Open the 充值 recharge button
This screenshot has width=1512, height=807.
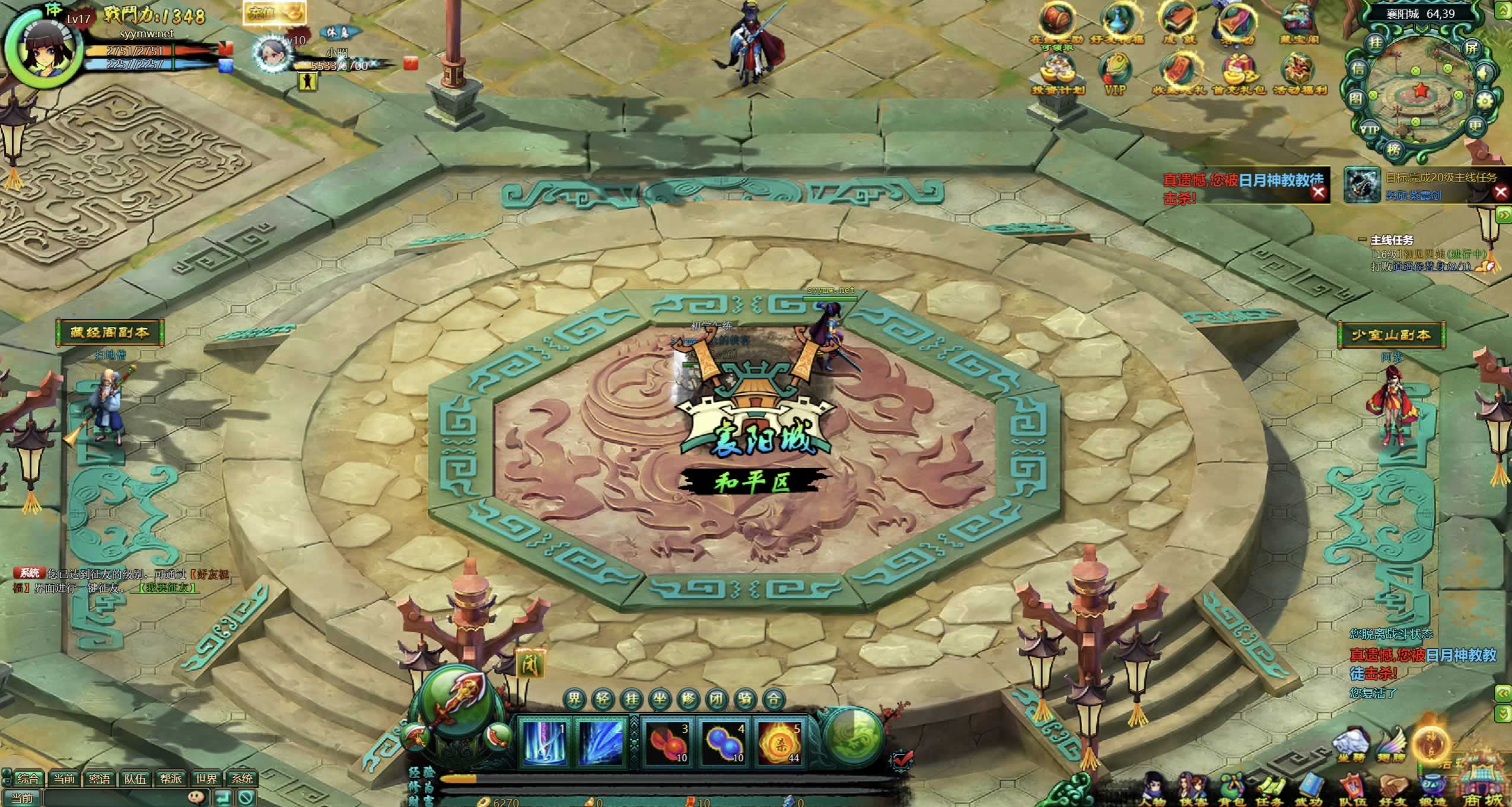(273, 13)
